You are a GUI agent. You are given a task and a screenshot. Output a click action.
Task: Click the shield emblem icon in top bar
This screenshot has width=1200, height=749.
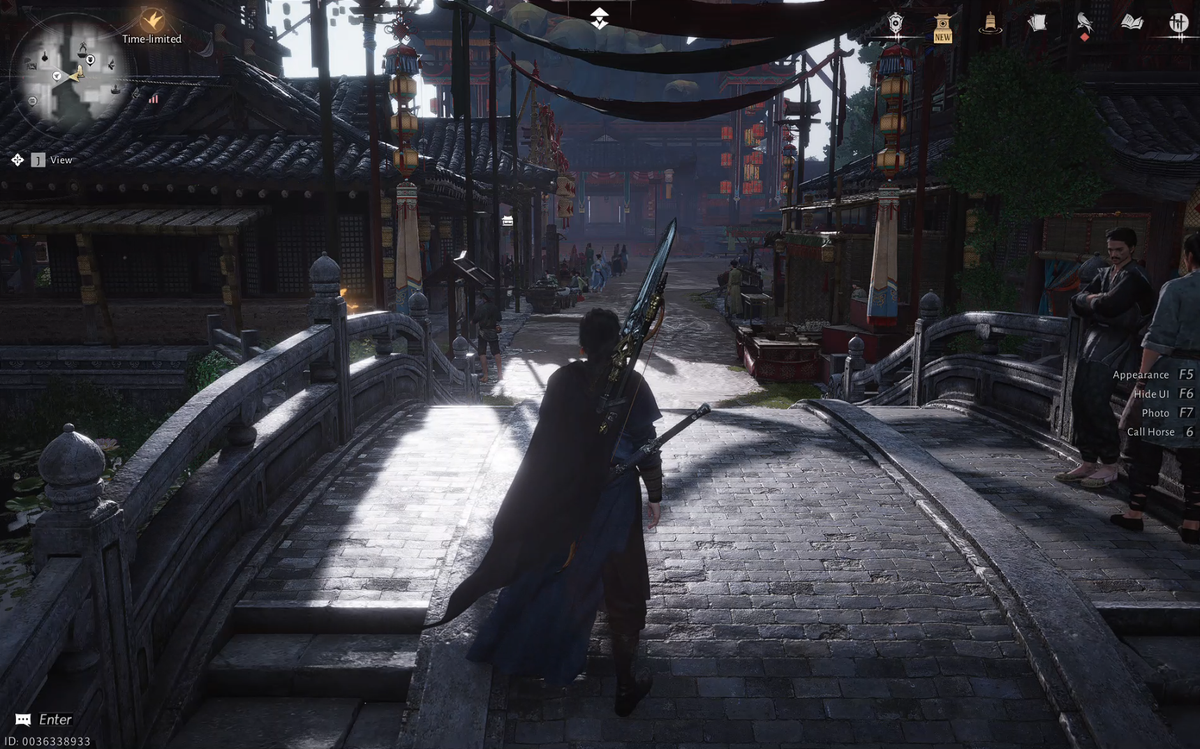[895, 23]
